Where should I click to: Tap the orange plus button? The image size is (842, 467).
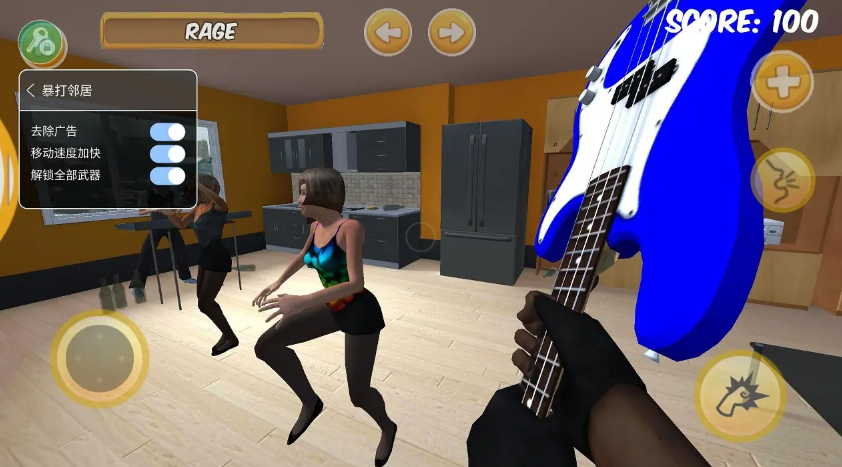point(781,81)
